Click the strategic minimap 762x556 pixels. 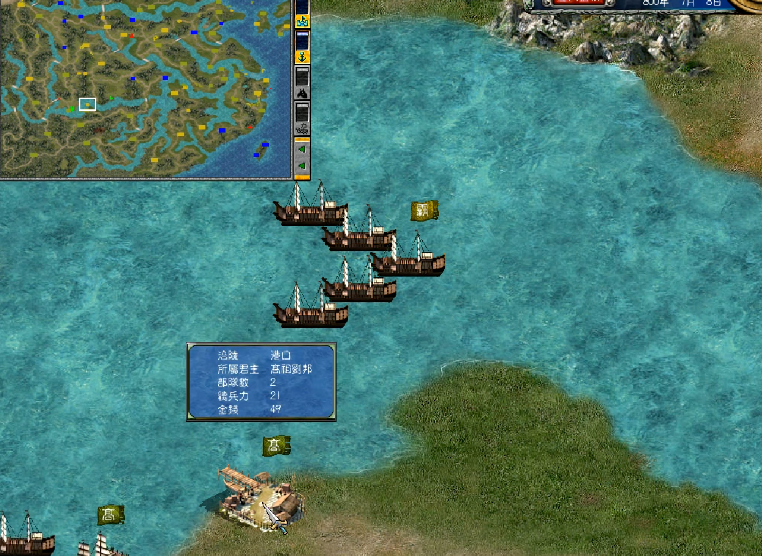coord(145,88)
